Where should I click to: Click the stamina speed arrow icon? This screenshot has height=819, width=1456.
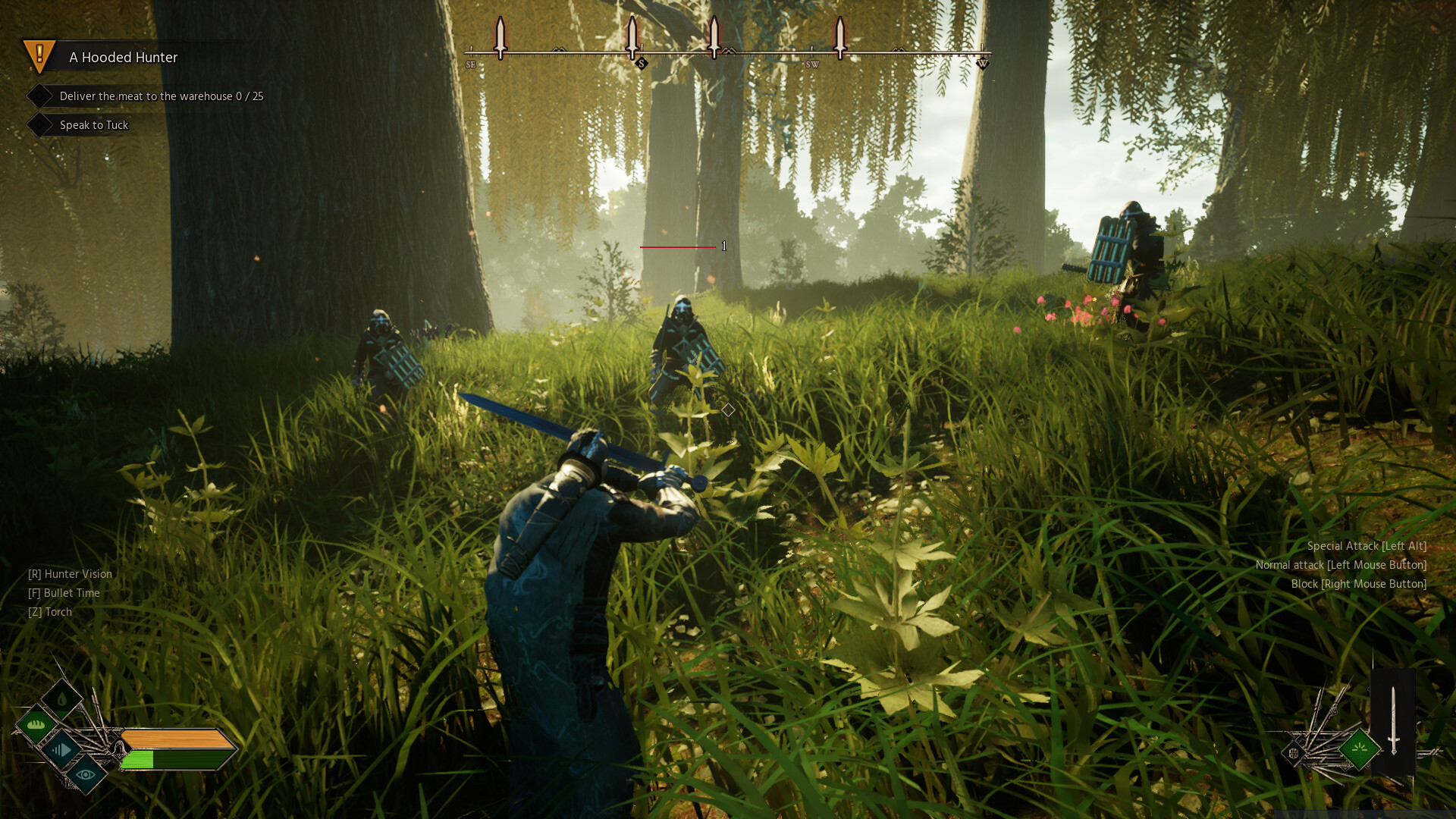pyautogui.click(x=62, y=750)
